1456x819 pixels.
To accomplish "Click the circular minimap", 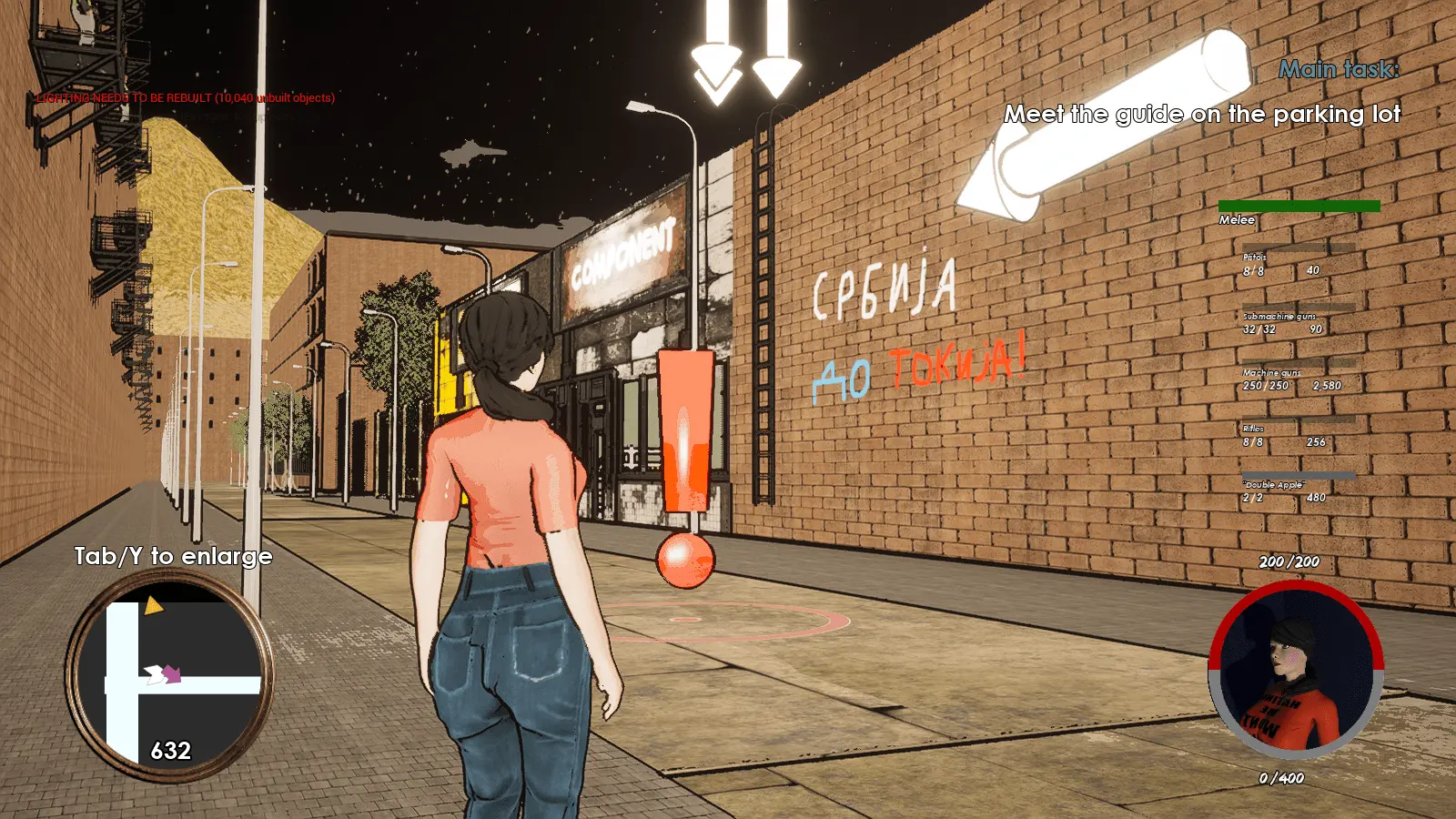I will (x=169, y=678).
